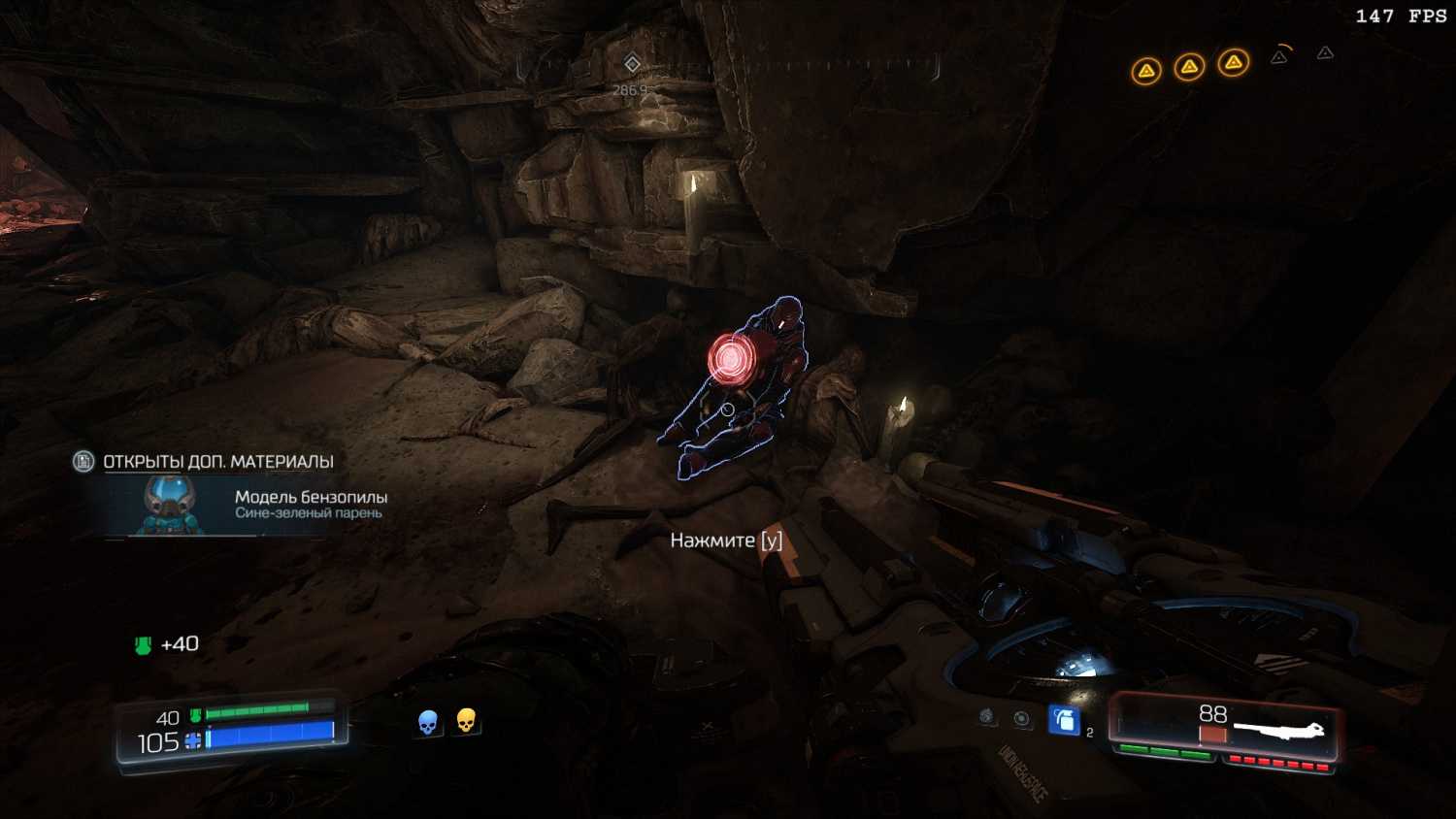
Task: Select the dim challenge triangle with orange arc
Action: click(1280, 56)
